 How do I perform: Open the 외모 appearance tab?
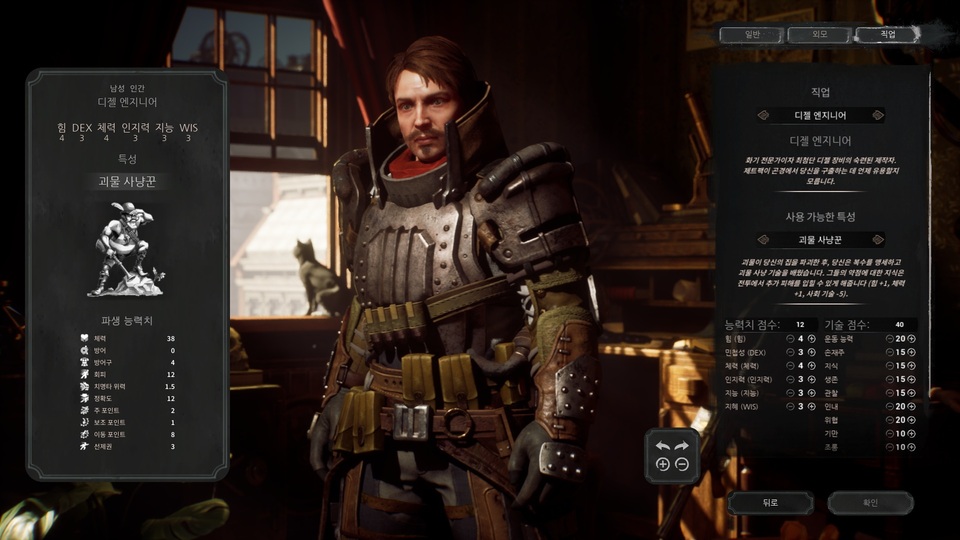[x=819, y=35]
